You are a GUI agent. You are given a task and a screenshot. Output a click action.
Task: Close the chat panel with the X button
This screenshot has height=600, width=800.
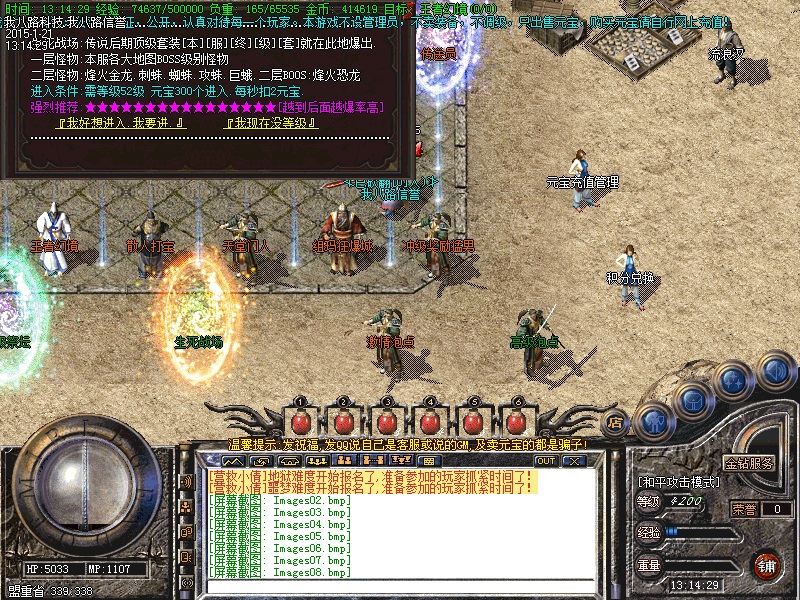573,461
